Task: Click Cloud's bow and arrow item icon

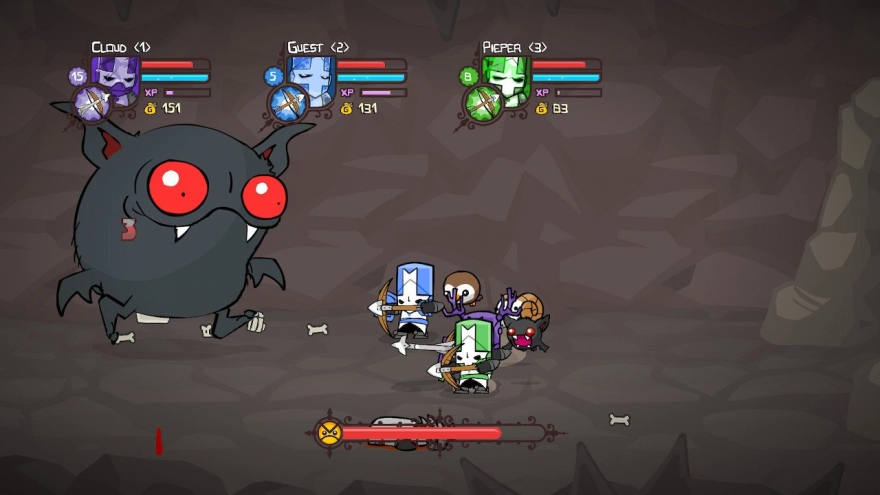Action: point(91,104)
